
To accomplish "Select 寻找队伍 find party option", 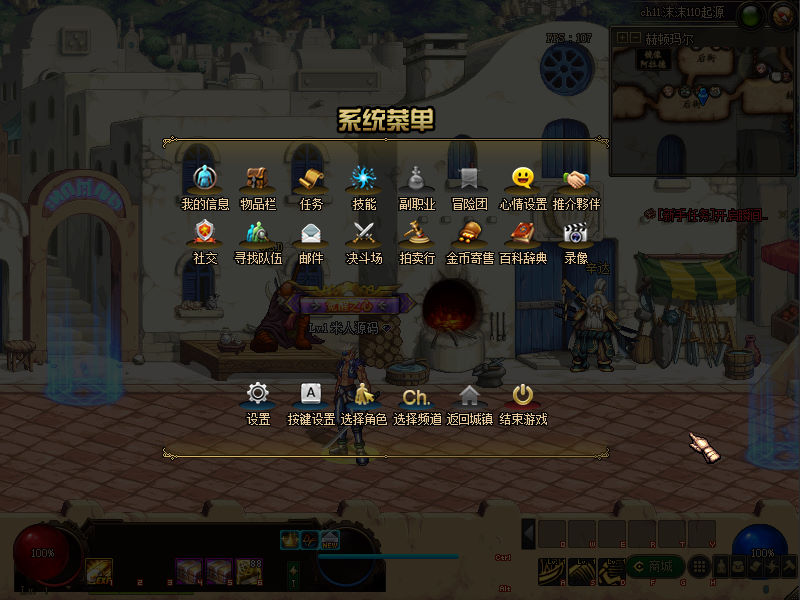I will [x=258, y=234].
